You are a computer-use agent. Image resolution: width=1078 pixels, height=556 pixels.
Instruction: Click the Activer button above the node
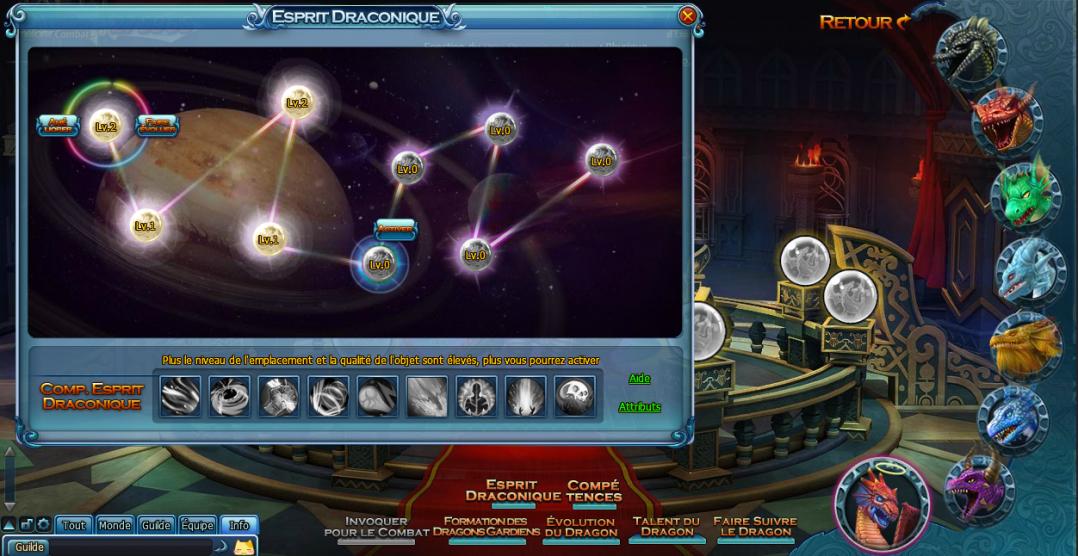click(395, 229)
